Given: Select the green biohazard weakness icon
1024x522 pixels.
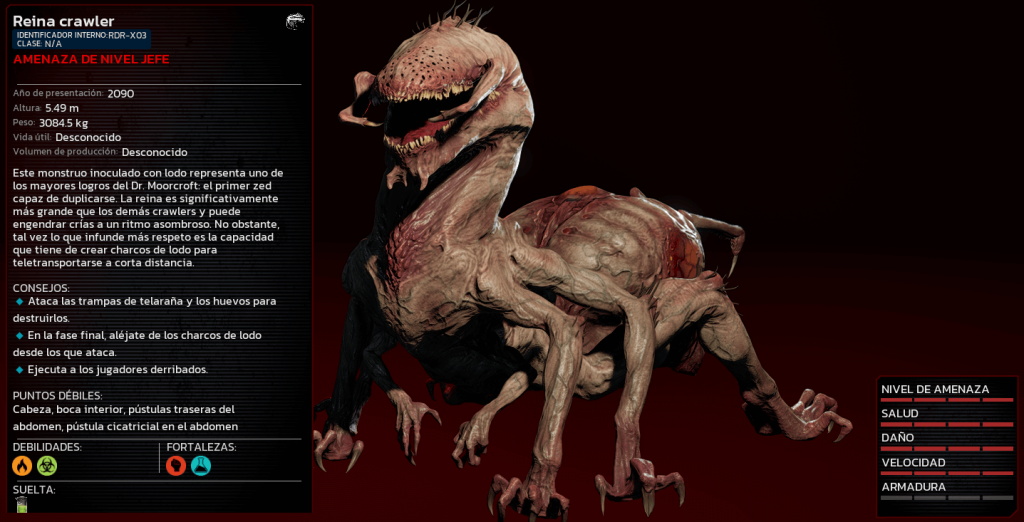Looking at the screenshot, I should [47, 465].
